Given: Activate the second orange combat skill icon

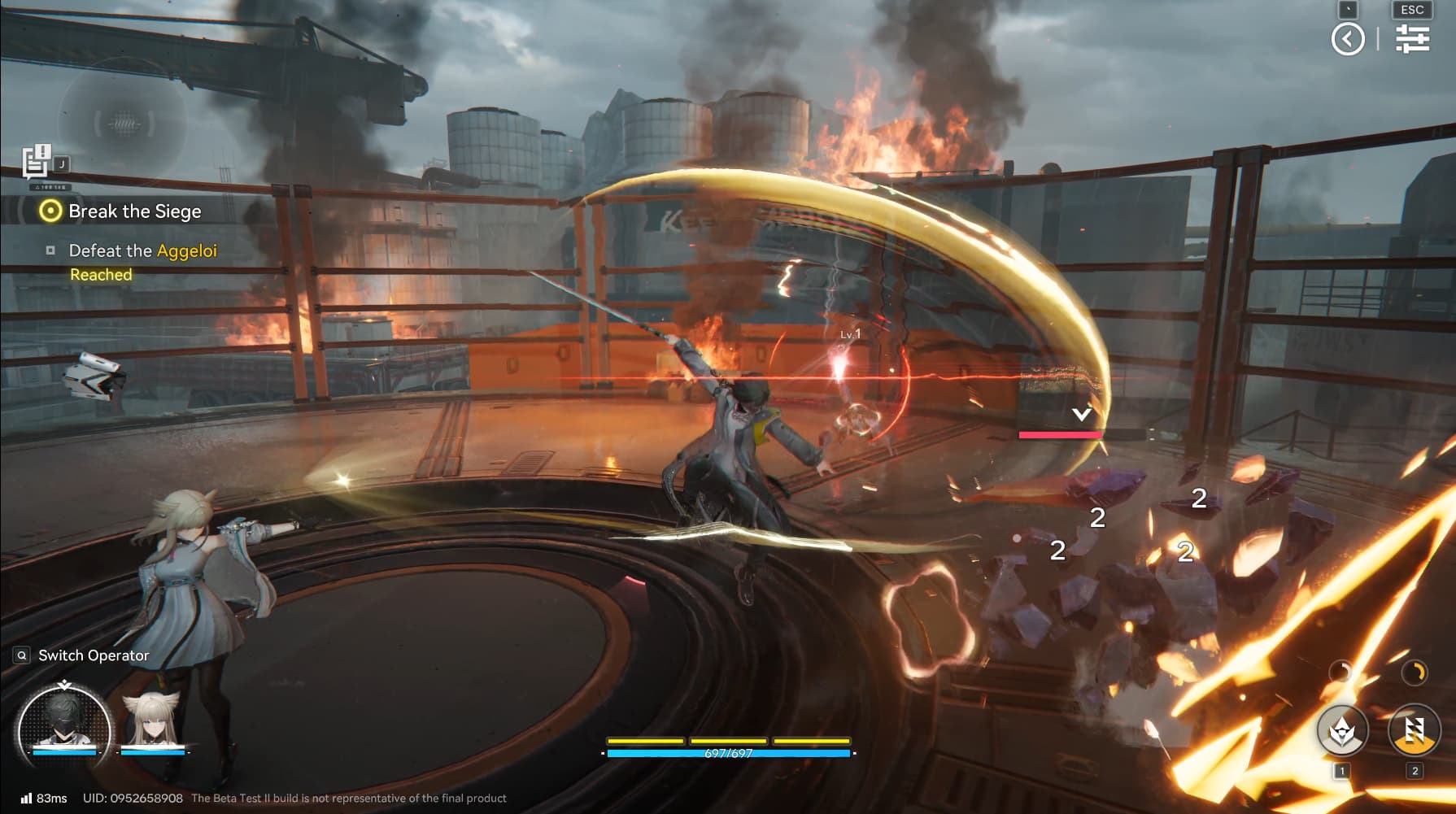Looking at the screenshot, I should click(1414, 729).
